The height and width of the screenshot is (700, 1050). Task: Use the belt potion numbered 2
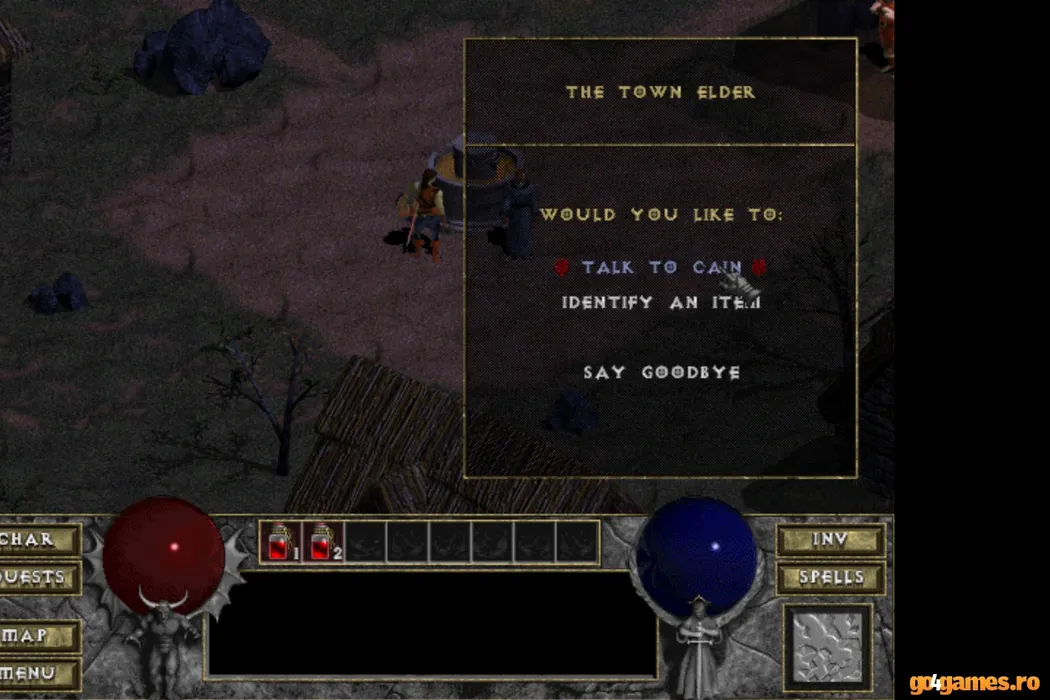(x=323, y=542)
